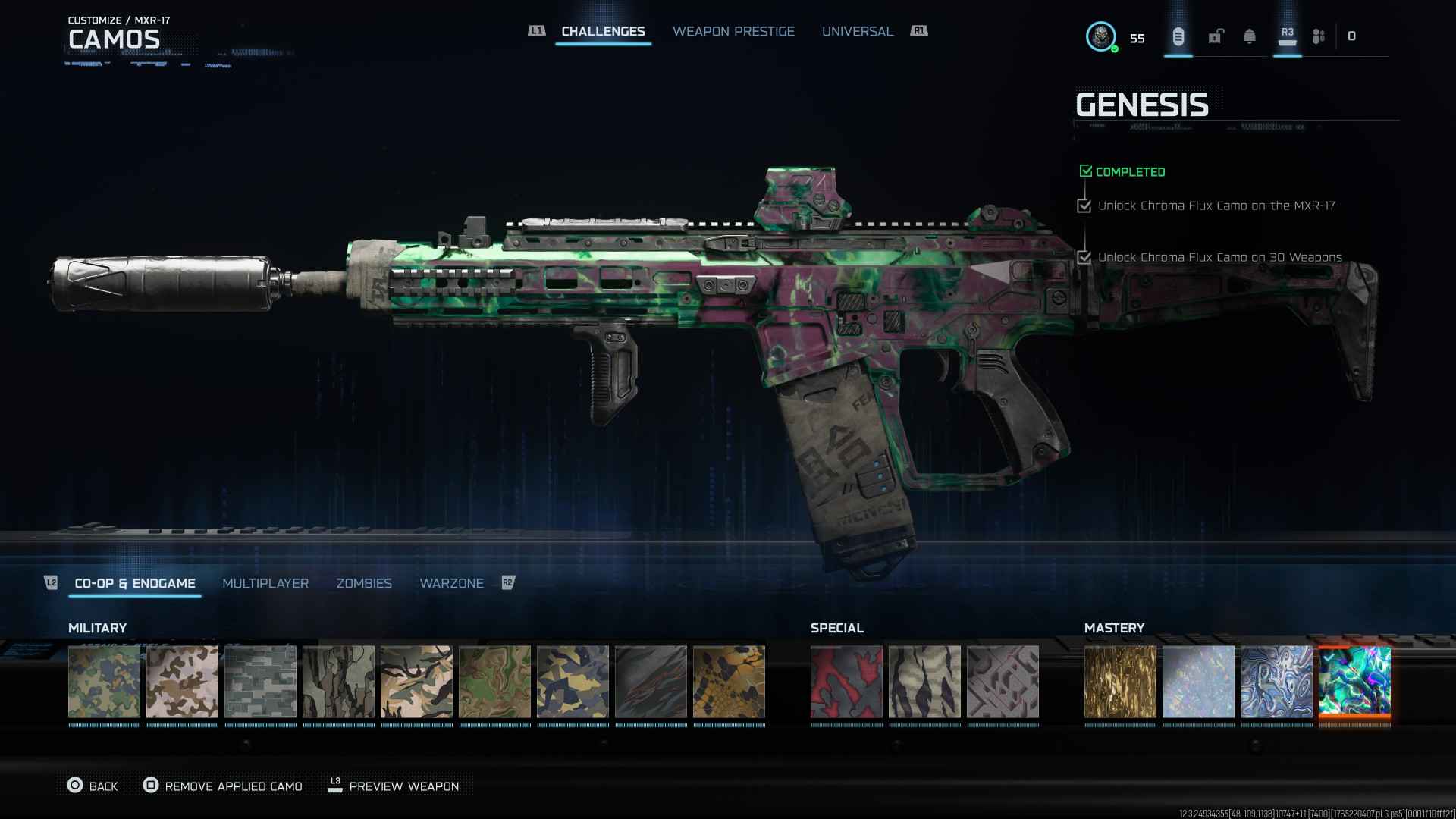
Task: Go back to previous menu
Action: pos(93,786)
